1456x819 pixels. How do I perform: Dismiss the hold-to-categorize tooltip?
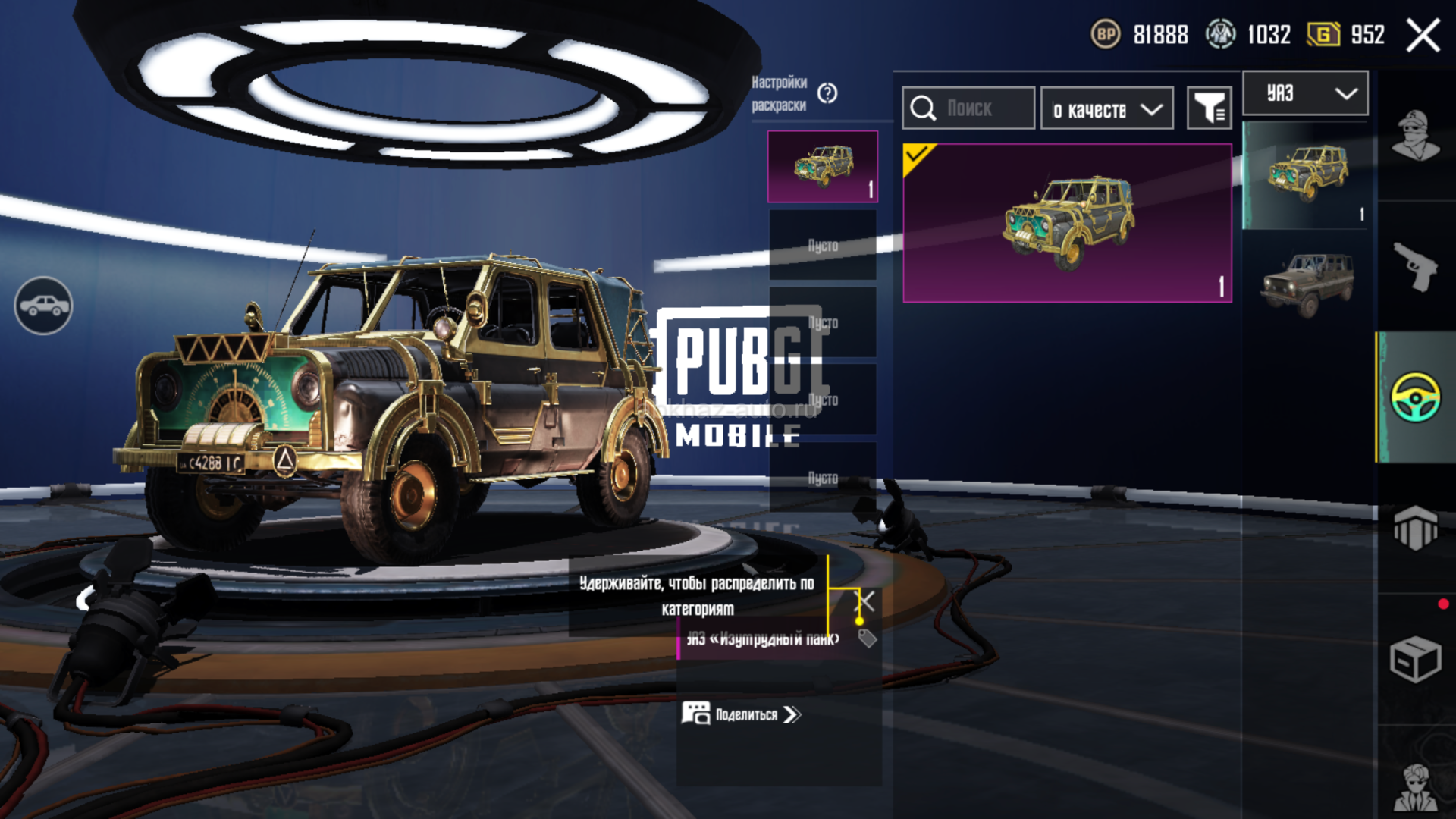pyautogui.click(x=865, y=602)
